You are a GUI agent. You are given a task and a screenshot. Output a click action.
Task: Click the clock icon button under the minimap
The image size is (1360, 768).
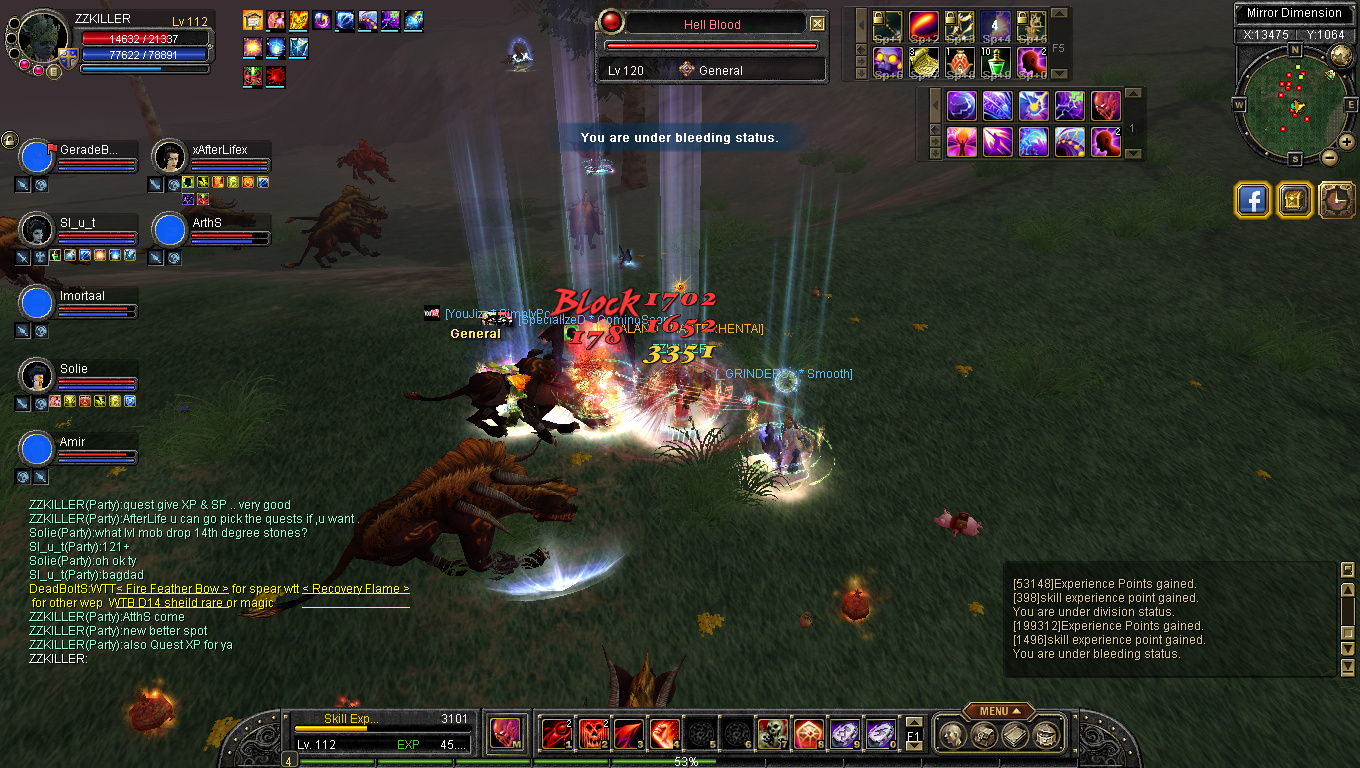click(x=1337, y=200)
